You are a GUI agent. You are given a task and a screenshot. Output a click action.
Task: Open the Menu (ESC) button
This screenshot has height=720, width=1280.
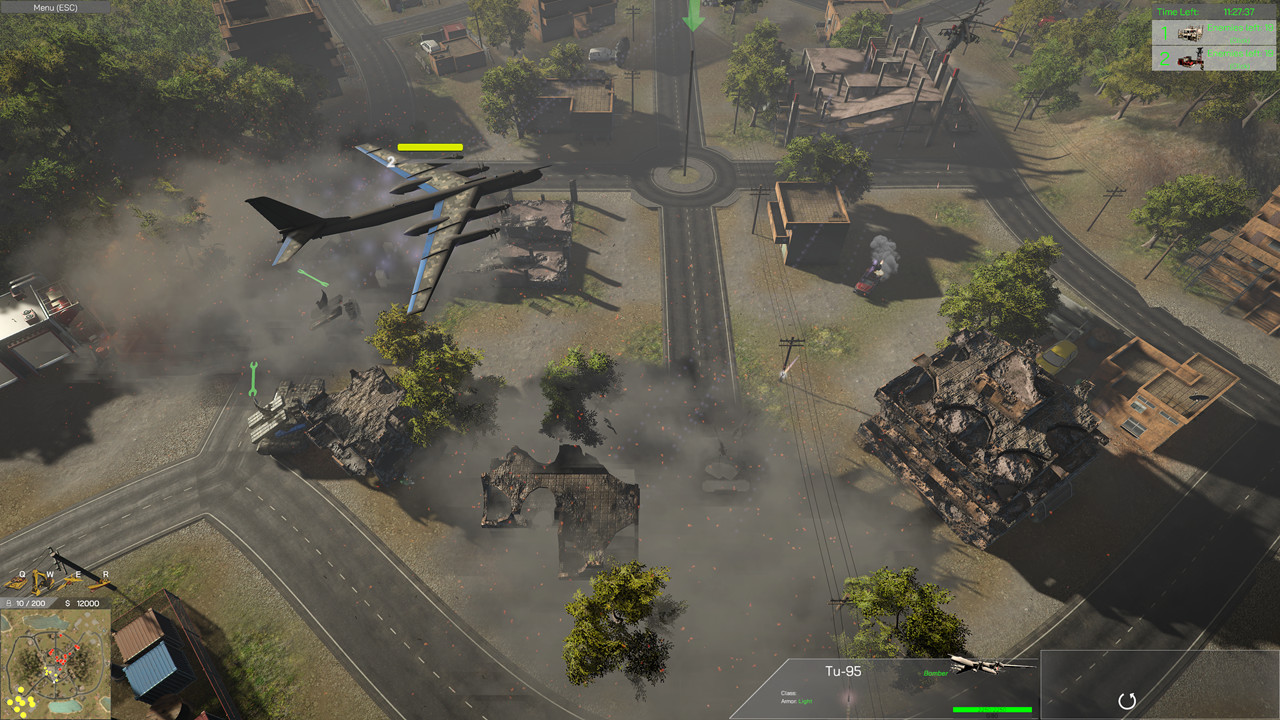coord(55,7)
